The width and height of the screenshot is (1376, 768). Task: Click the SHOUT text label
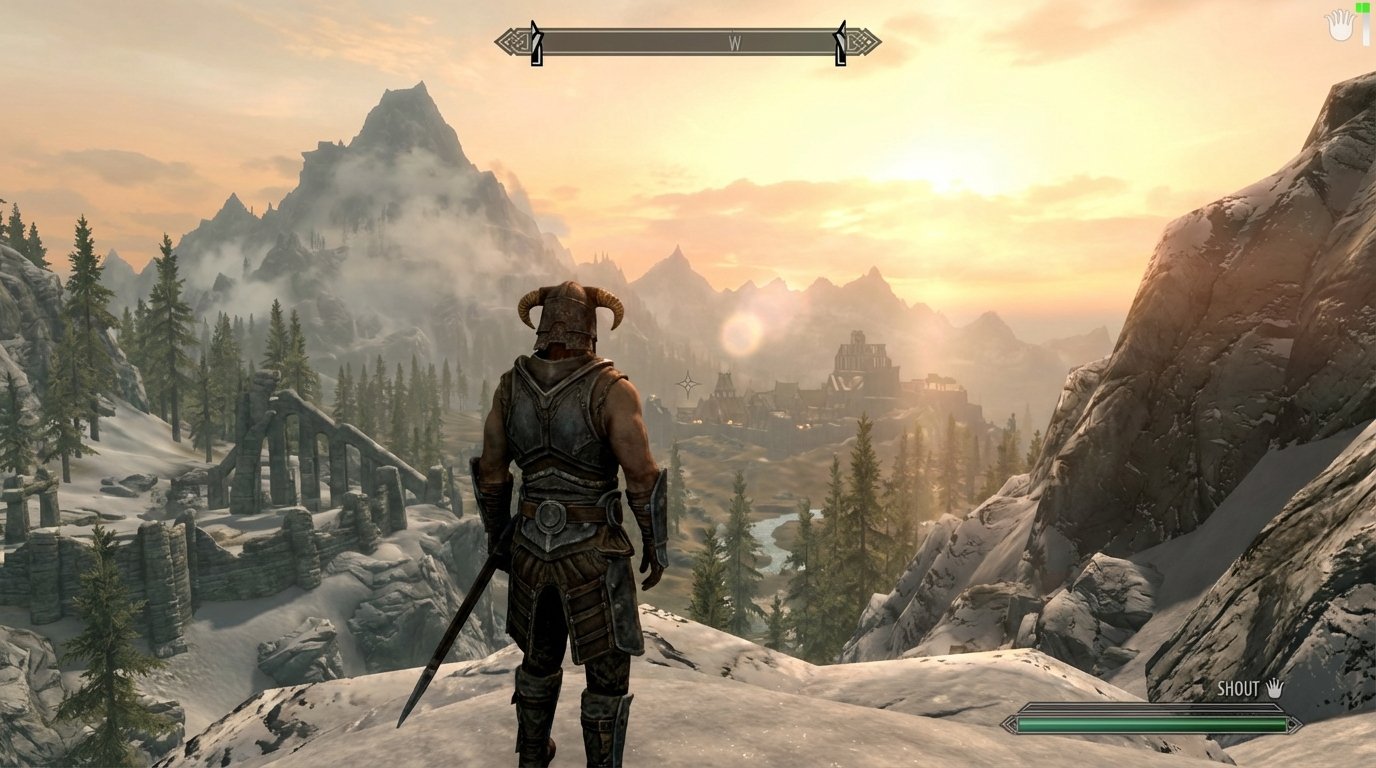pos(1237,689)
